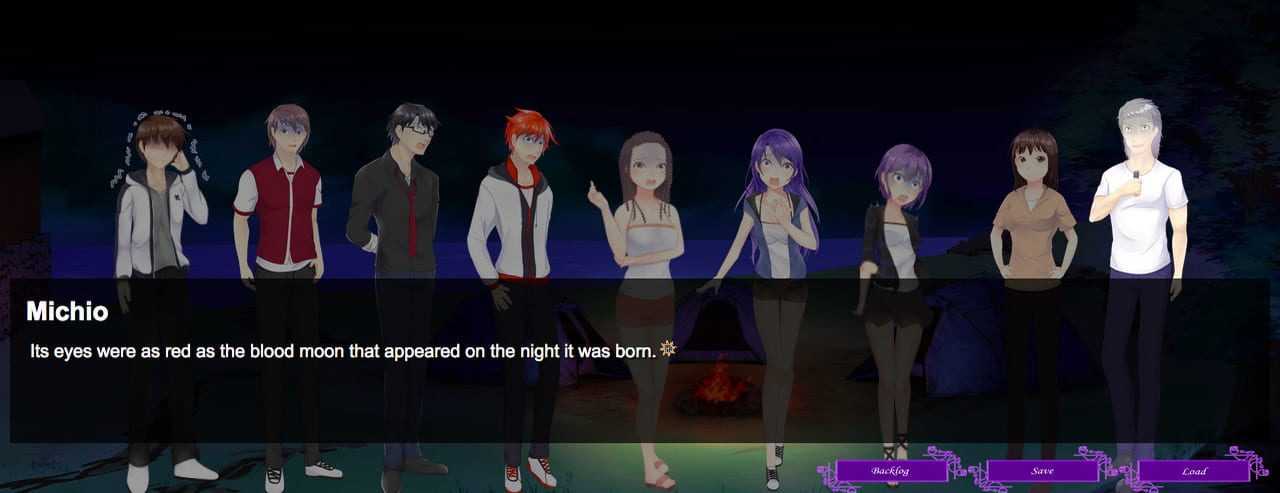Open the Backlog dialogue history

click(x=890, y=470)
